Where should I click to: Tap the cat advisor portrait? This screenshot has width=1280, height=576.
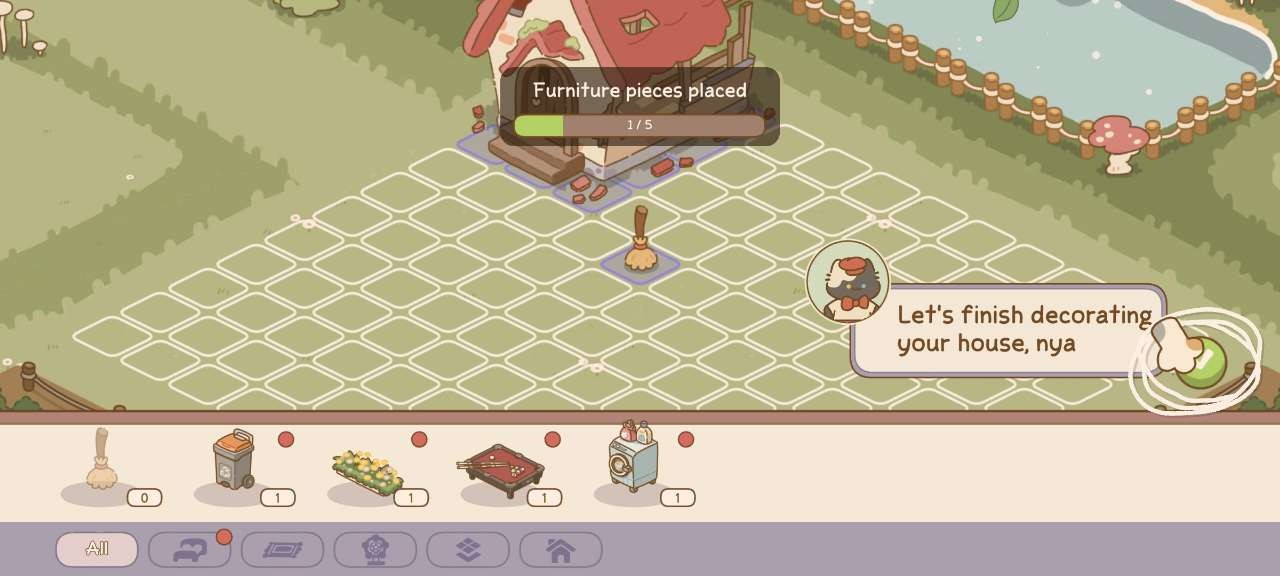click(848, 282)
